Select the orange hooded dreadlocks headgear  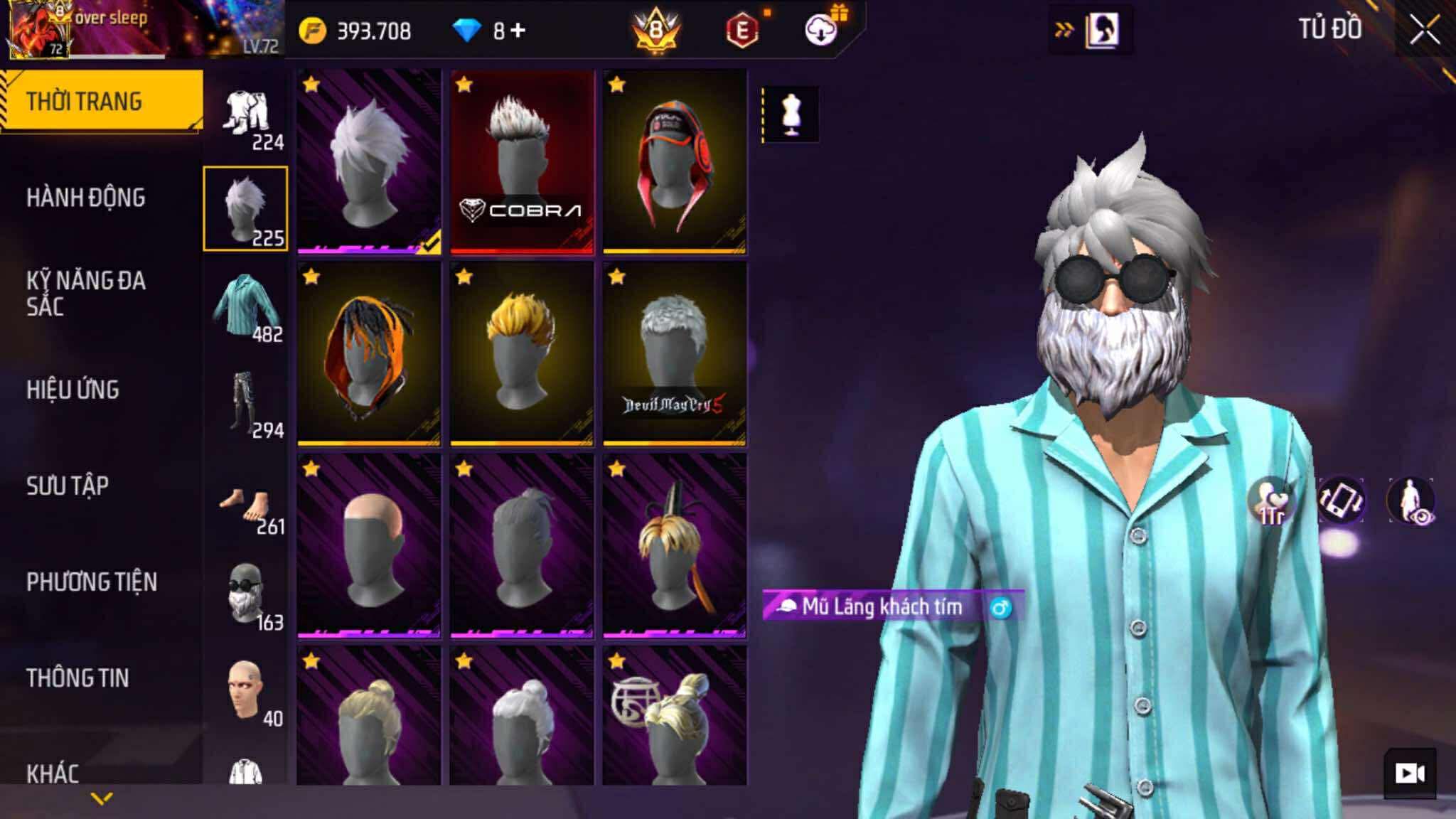tap(369, 353)
